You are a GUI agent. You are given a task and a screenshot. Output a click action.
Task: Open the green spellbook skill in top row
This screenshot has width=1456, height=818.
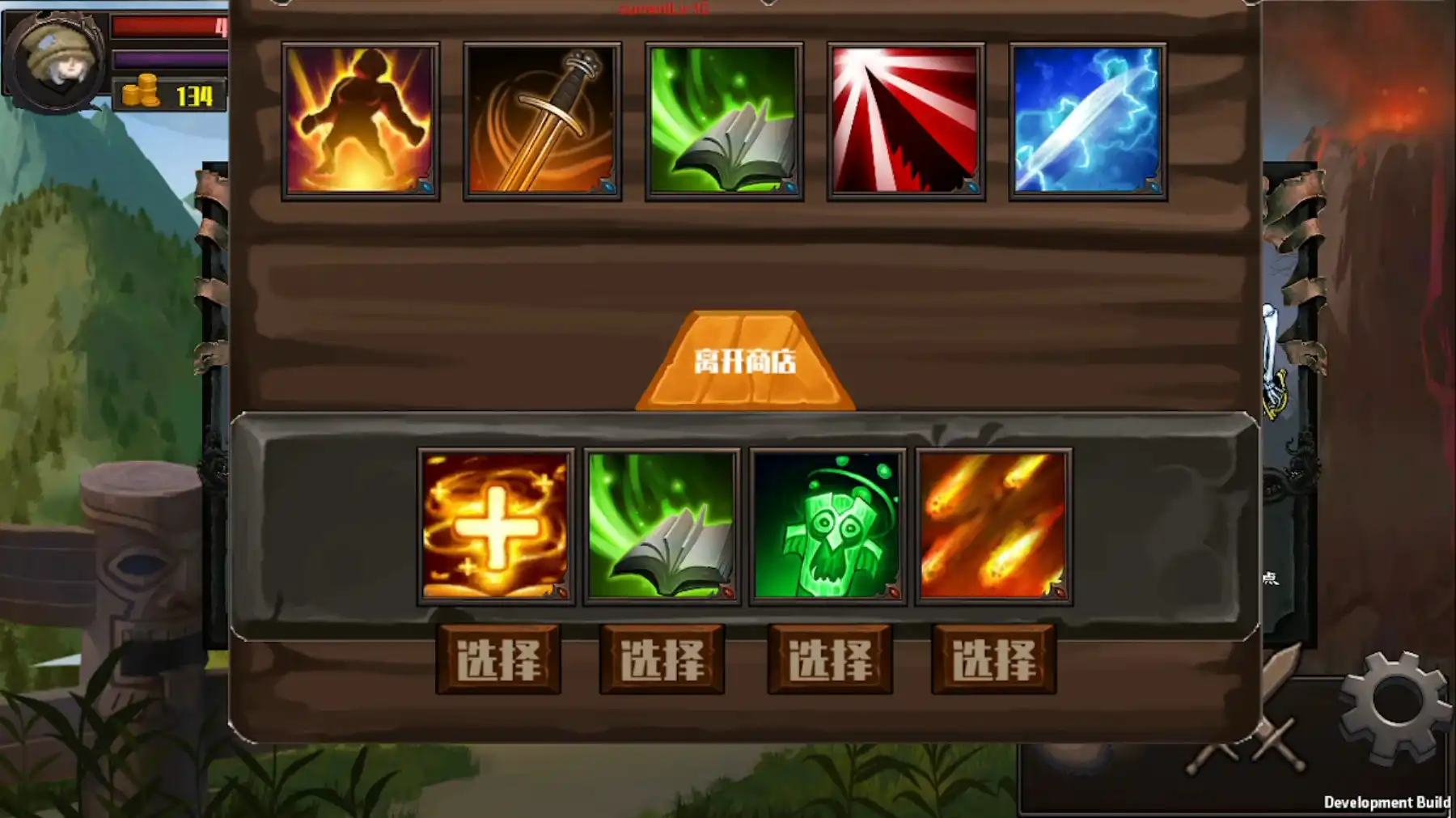(725, 120)
